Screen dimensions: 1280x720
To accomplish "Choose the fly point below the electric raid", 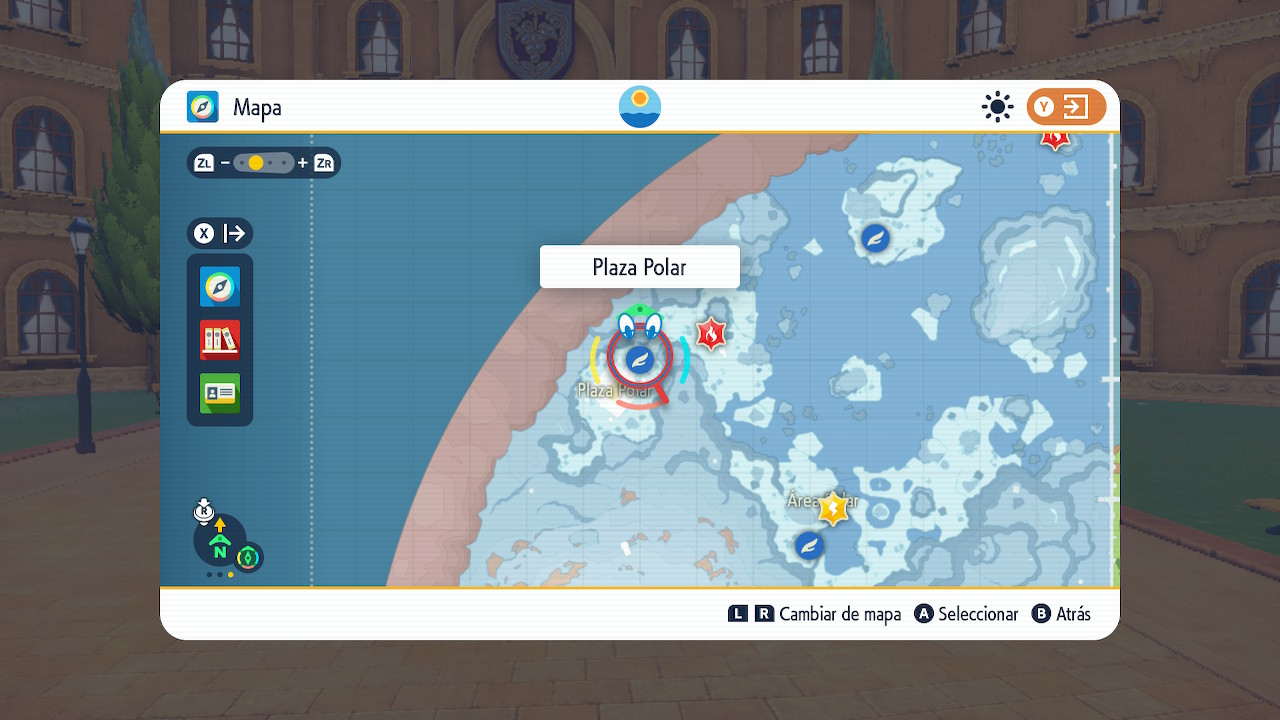I will click(809, 545).
